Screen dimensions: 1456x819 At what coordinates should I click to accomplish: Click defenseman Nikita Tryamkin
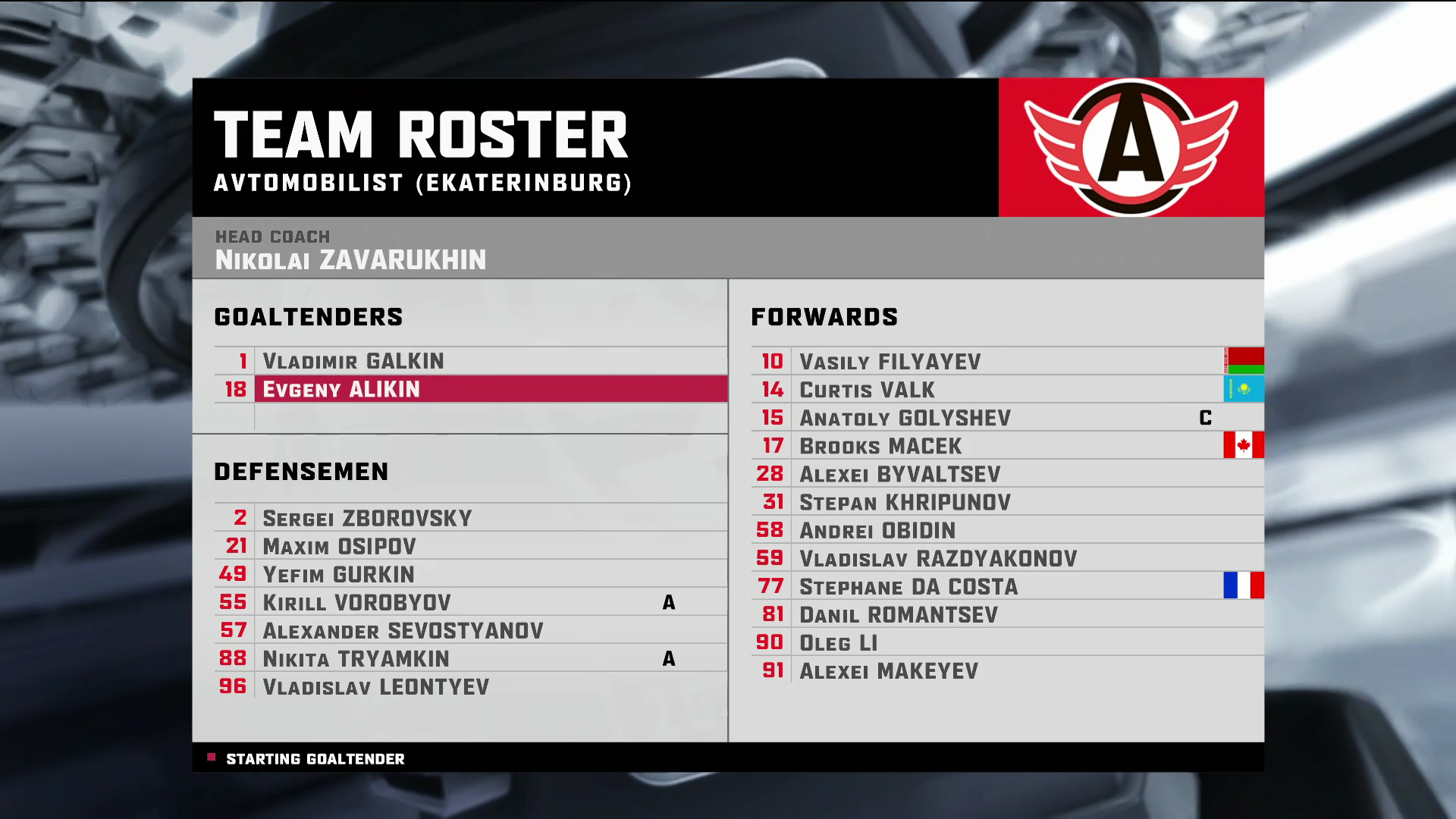tap(356, 658)
